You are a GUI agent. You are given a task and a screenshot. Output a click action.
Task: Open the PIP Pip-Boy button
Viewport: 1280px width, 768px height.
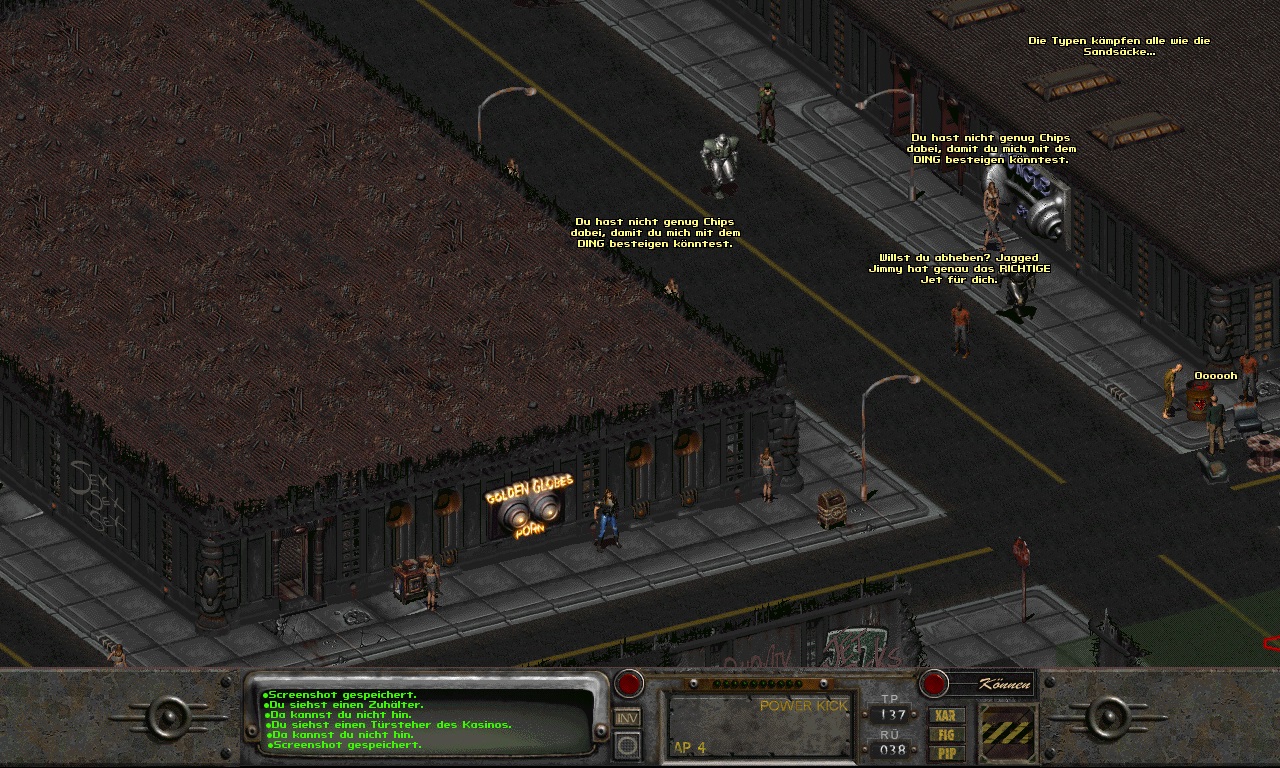[x=946, y=752]
